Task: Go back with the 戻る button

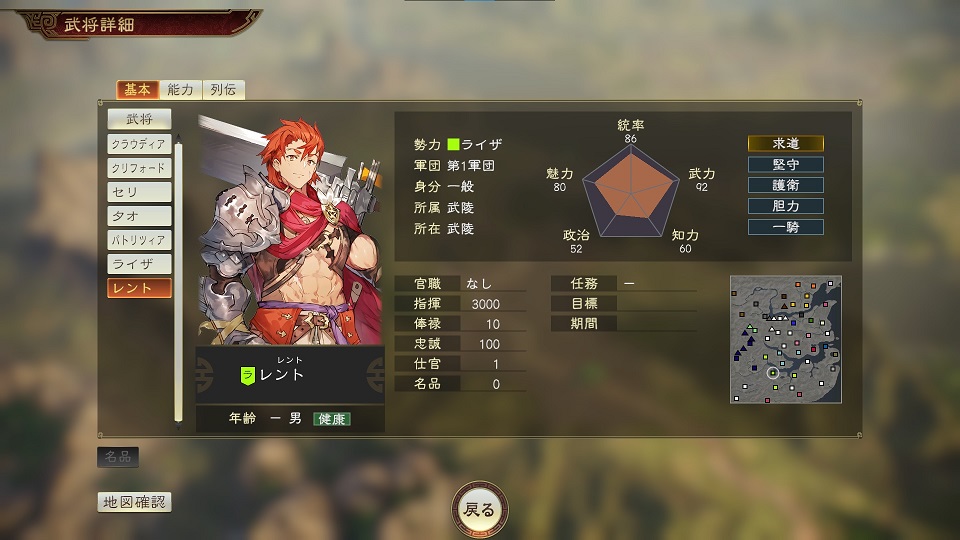Action: click(x=480, y=509)
